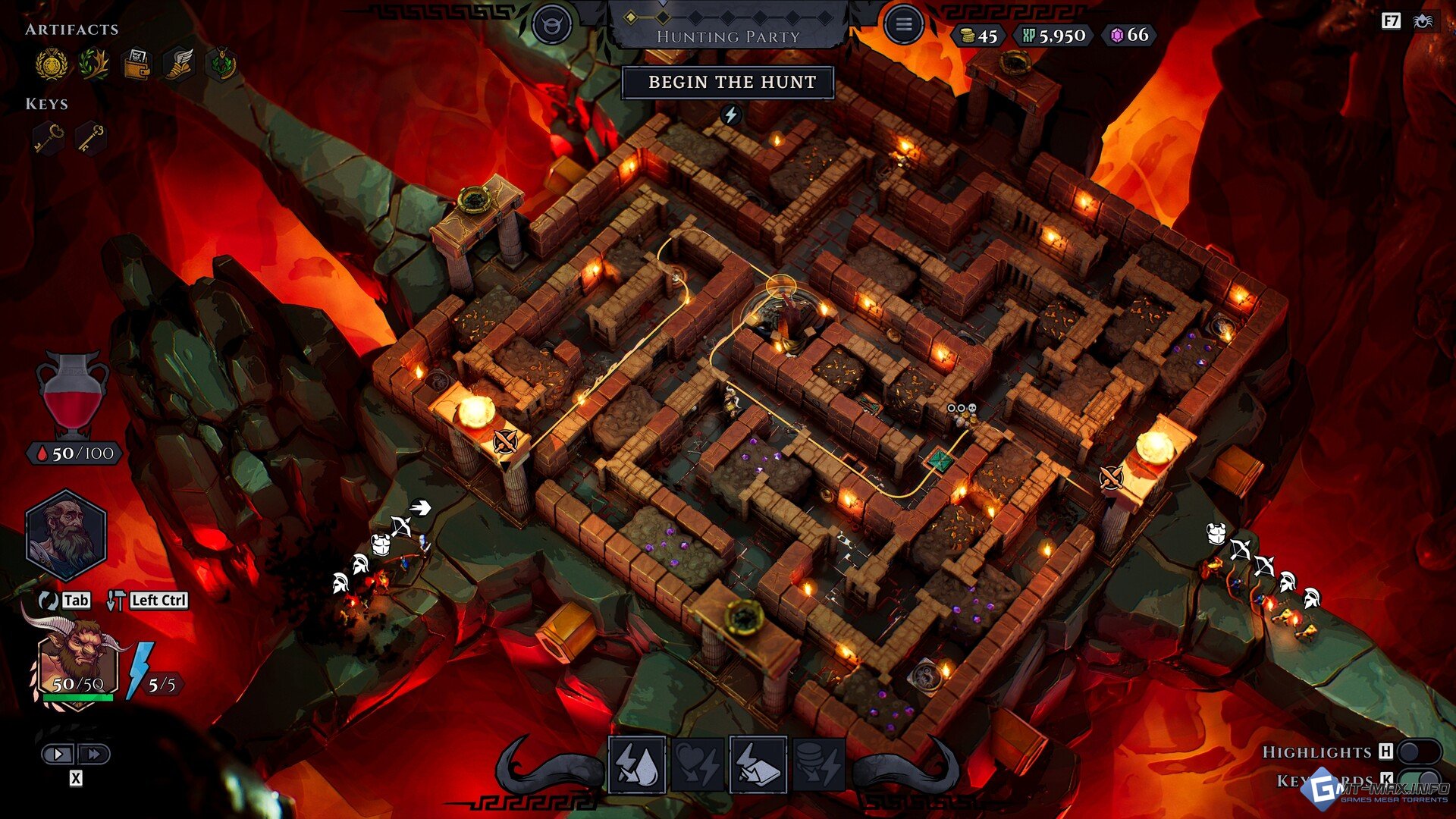The height and width of the screenshot is (819, 1456).
Task: Set game speed to fast forward
Action: pyautogui.click(x=94, y=754)
